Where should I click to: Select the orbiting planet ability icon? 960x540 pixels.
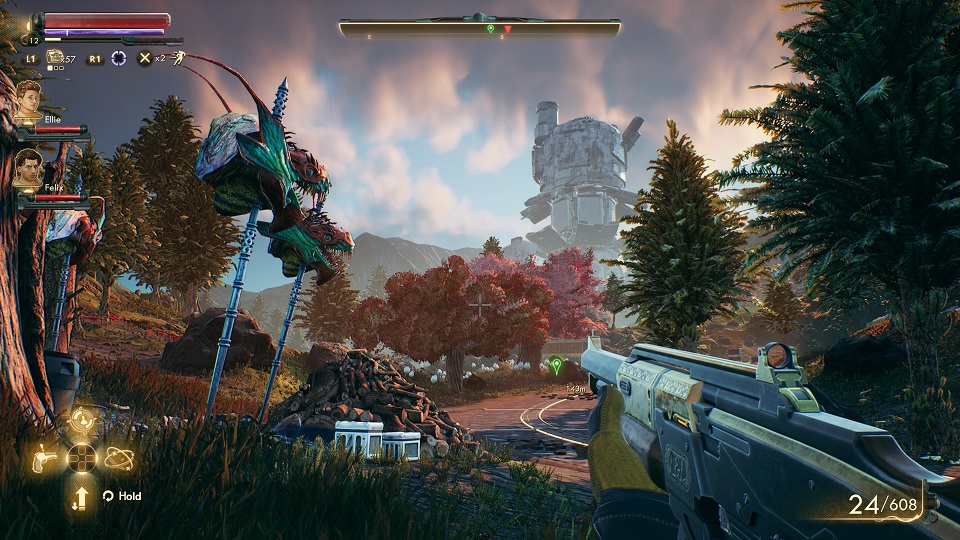point(118,459)
